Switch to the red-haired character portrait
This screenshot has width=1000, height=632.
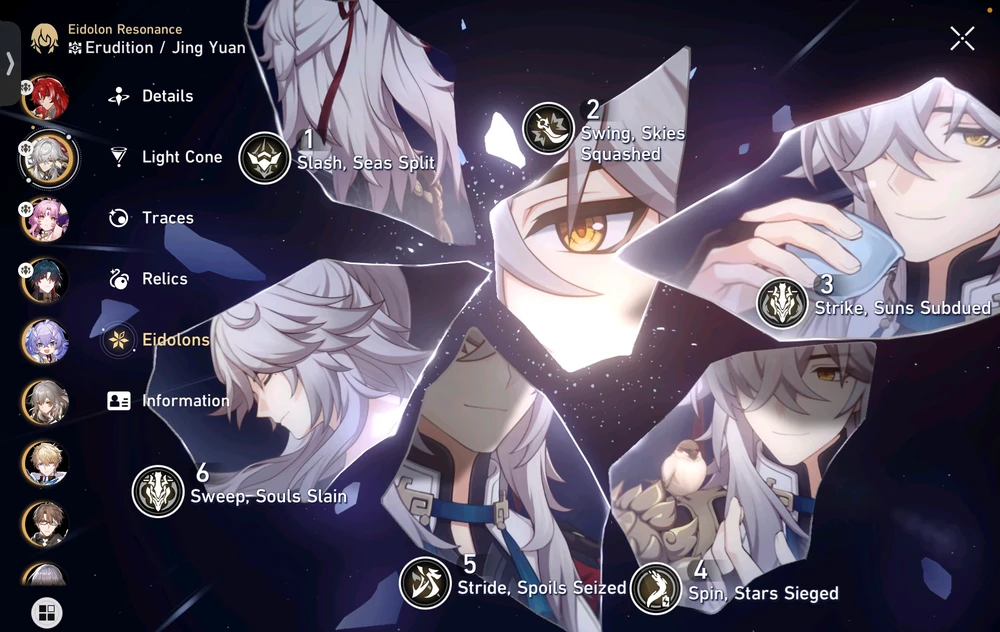pyautogui.click(x=45, y=97)
